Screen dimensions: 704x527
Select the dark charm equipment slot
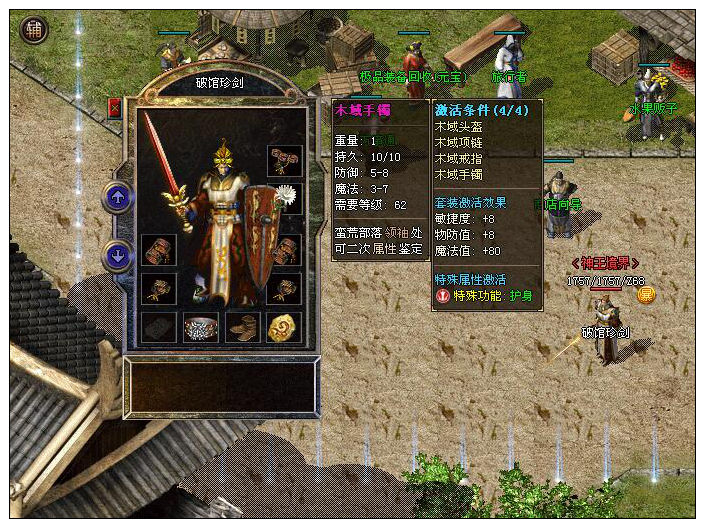(158, 327)
